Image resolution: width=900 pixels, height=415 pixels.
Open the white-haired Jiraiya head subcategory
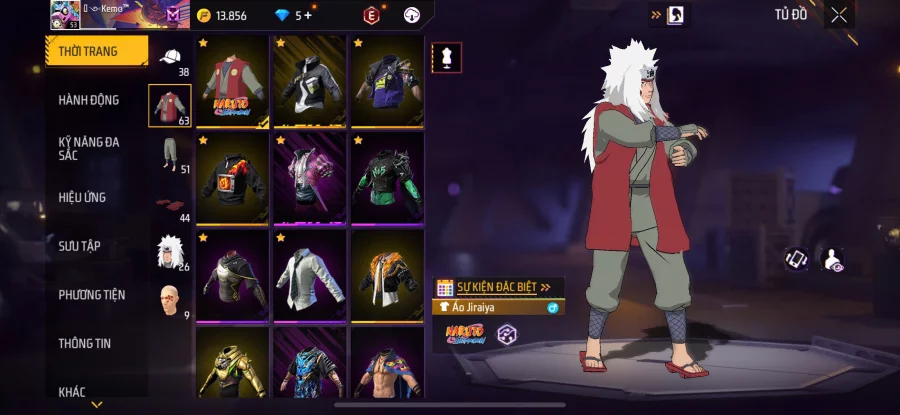tap(170, 251)
